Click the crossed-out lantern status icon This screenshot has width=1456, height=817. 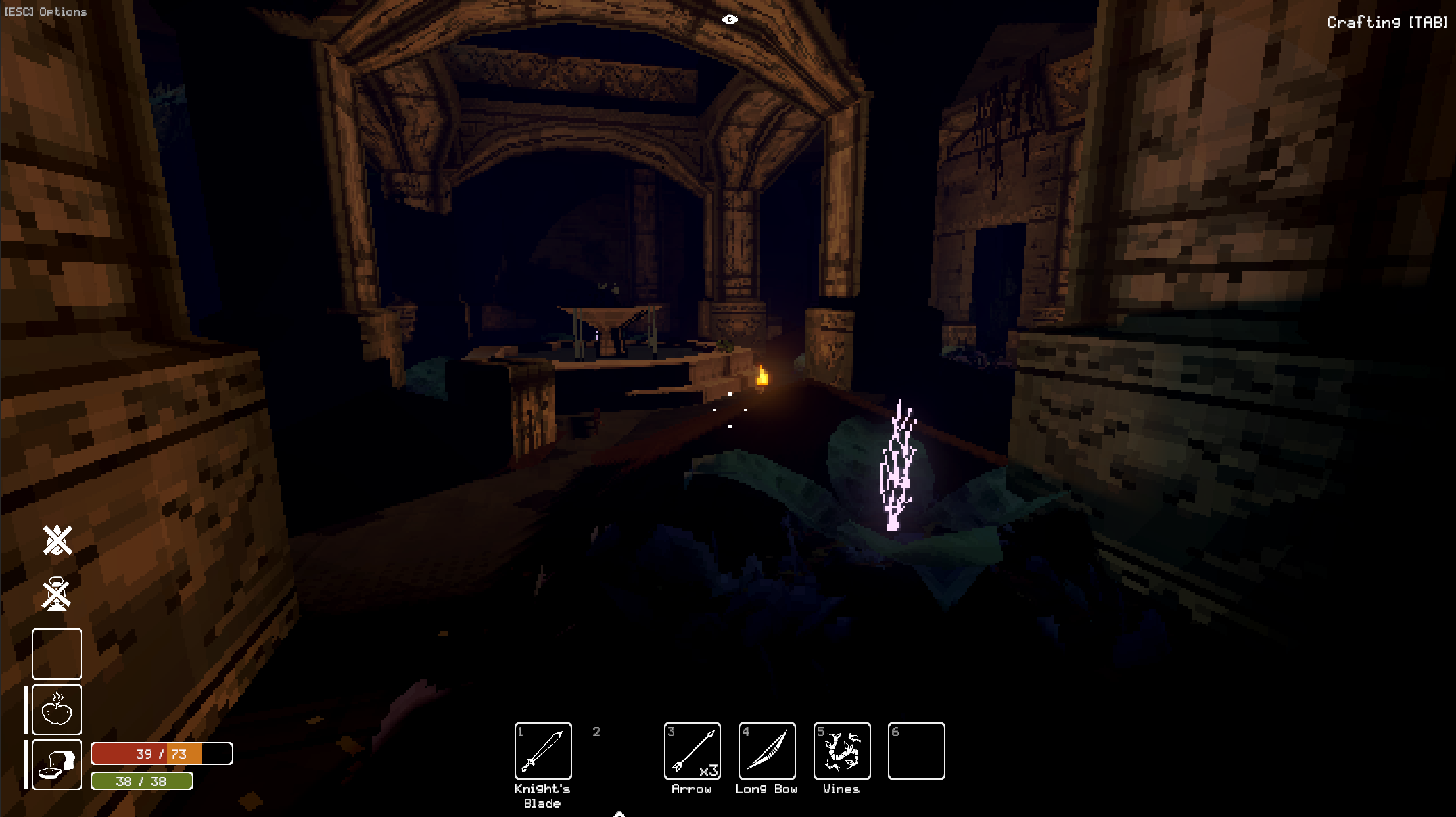[x=57, y=594]
